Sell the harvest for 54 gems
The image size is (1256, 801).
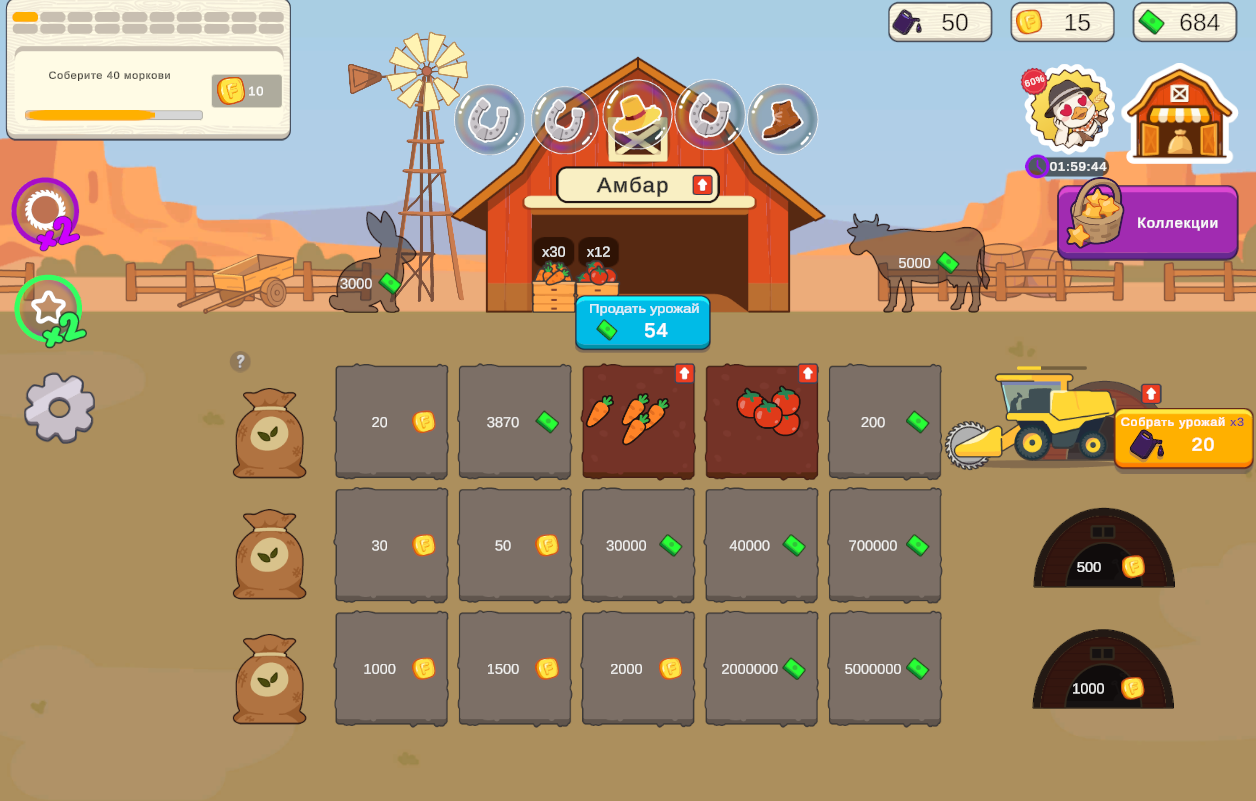[643, 322]
